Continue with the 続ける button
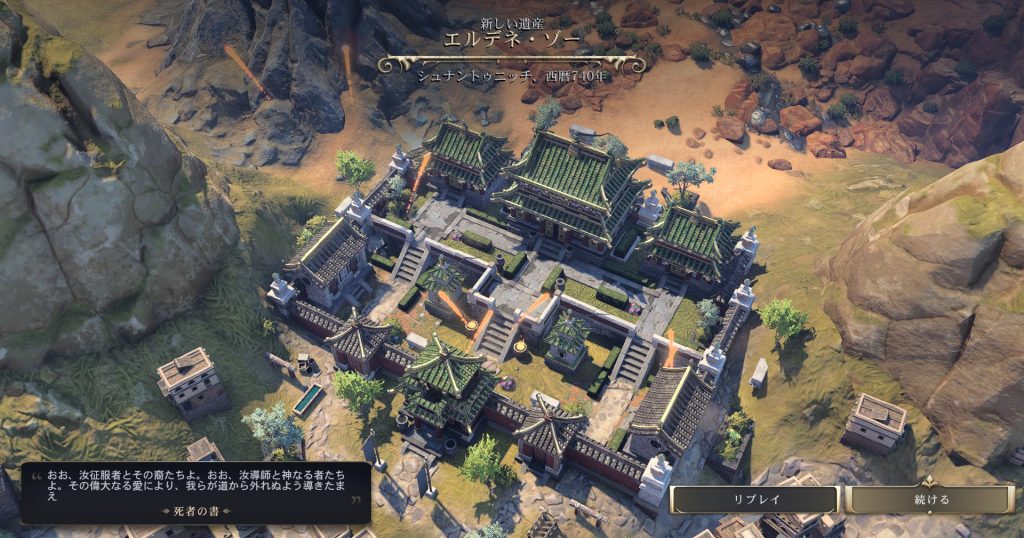Image resolution: width=1024 pixels, height=538 pixels. [931, 499]
